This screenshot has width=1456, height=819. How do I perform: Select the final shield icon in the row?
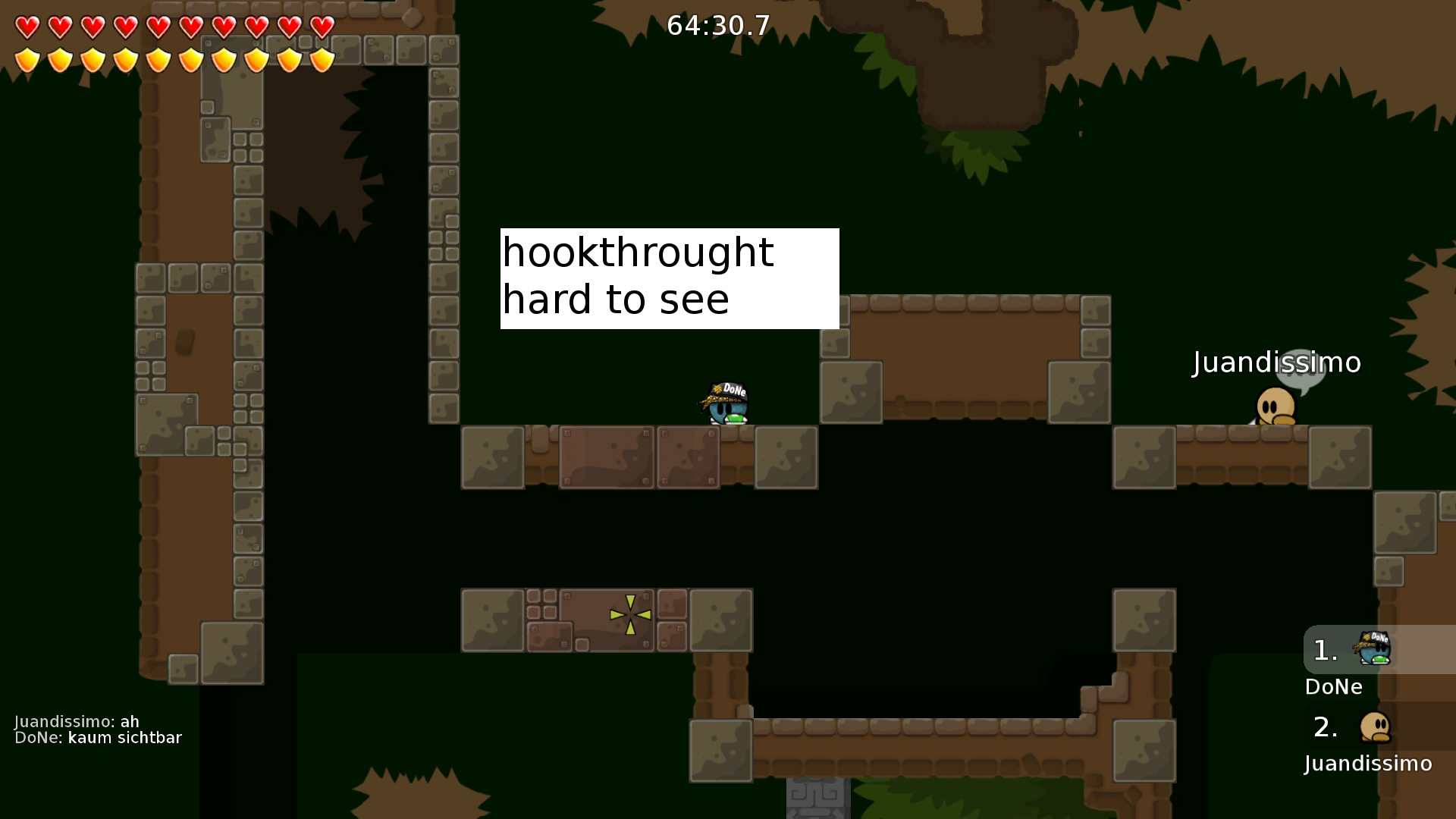coord(321,60)
